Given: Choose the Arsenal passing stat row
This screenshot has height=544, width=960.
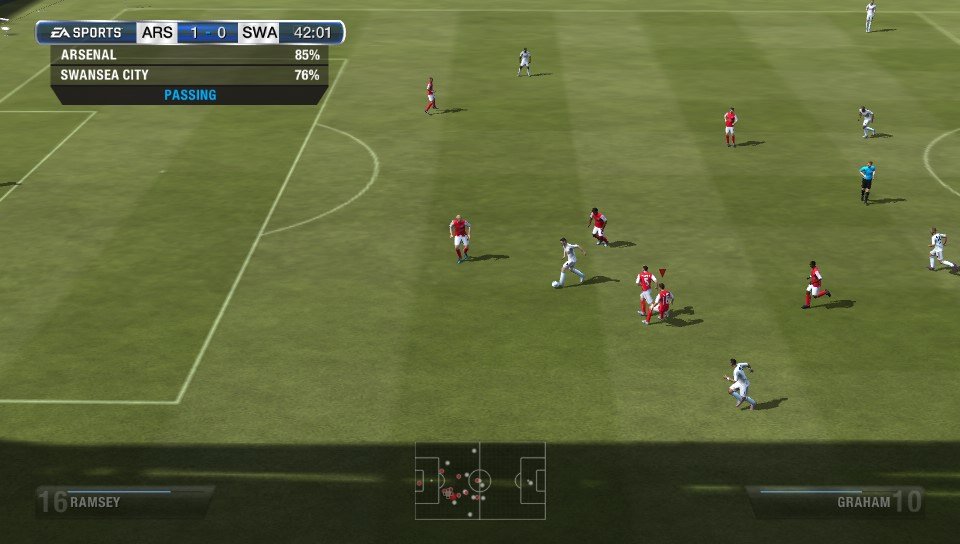Looking at the screenshot, I should 190,55.
